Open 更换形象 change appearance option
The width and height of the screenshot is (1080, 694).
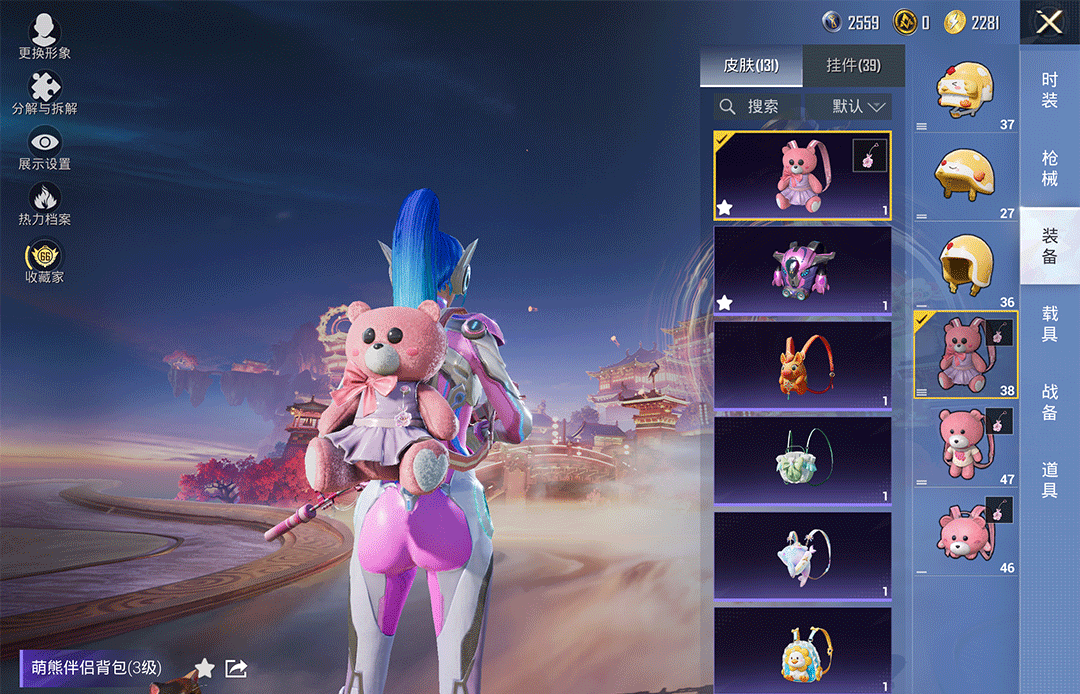[44, 35]
